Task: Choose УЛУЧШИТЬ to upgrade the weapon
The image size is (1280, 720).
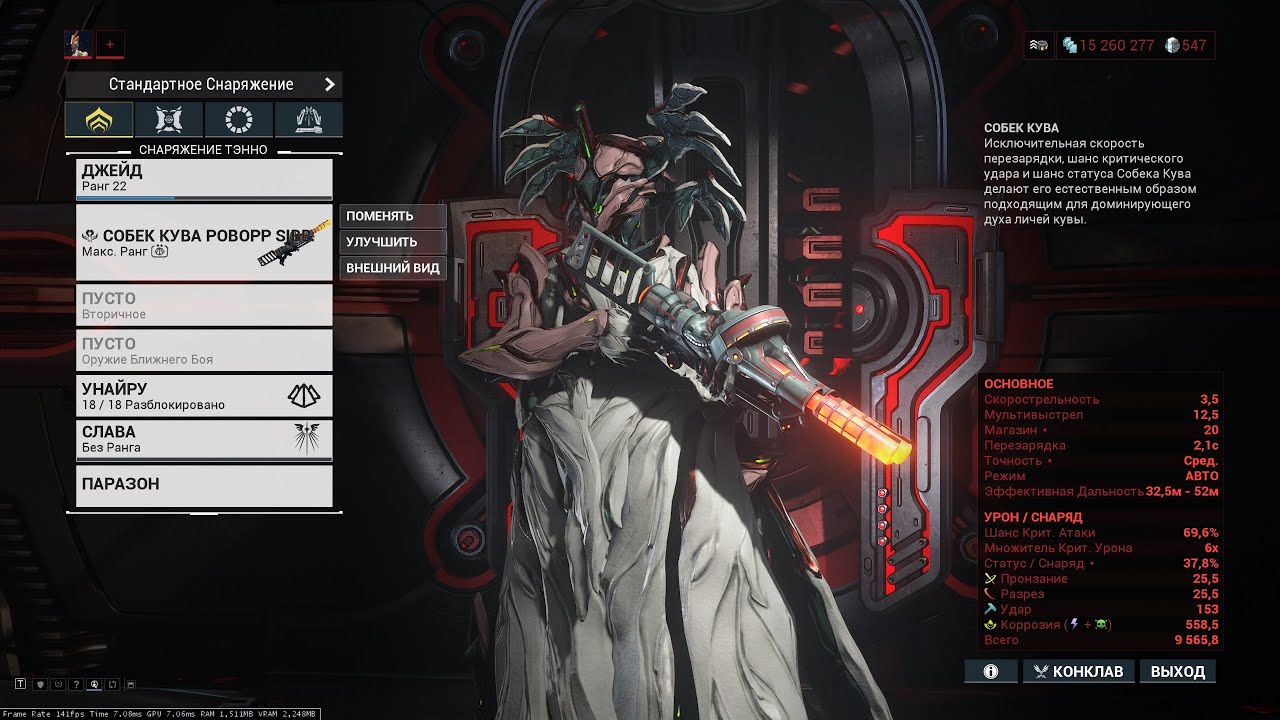Action: (393, 242)
